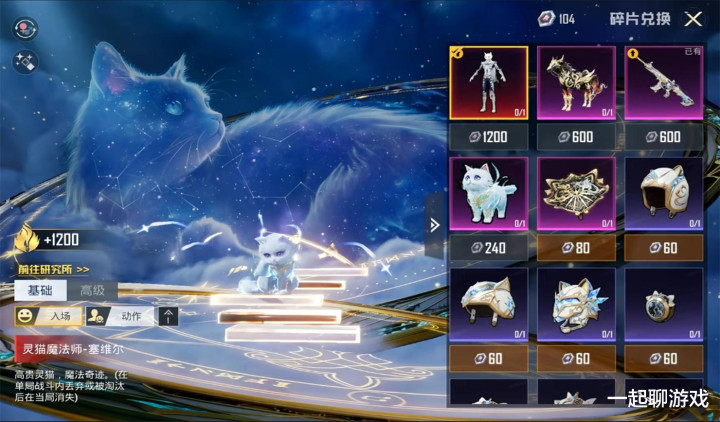The width and height of the screenshot is (720, 422).
Task: Buy the white cat for 240 fragments
Action: (x=488, y=248)
